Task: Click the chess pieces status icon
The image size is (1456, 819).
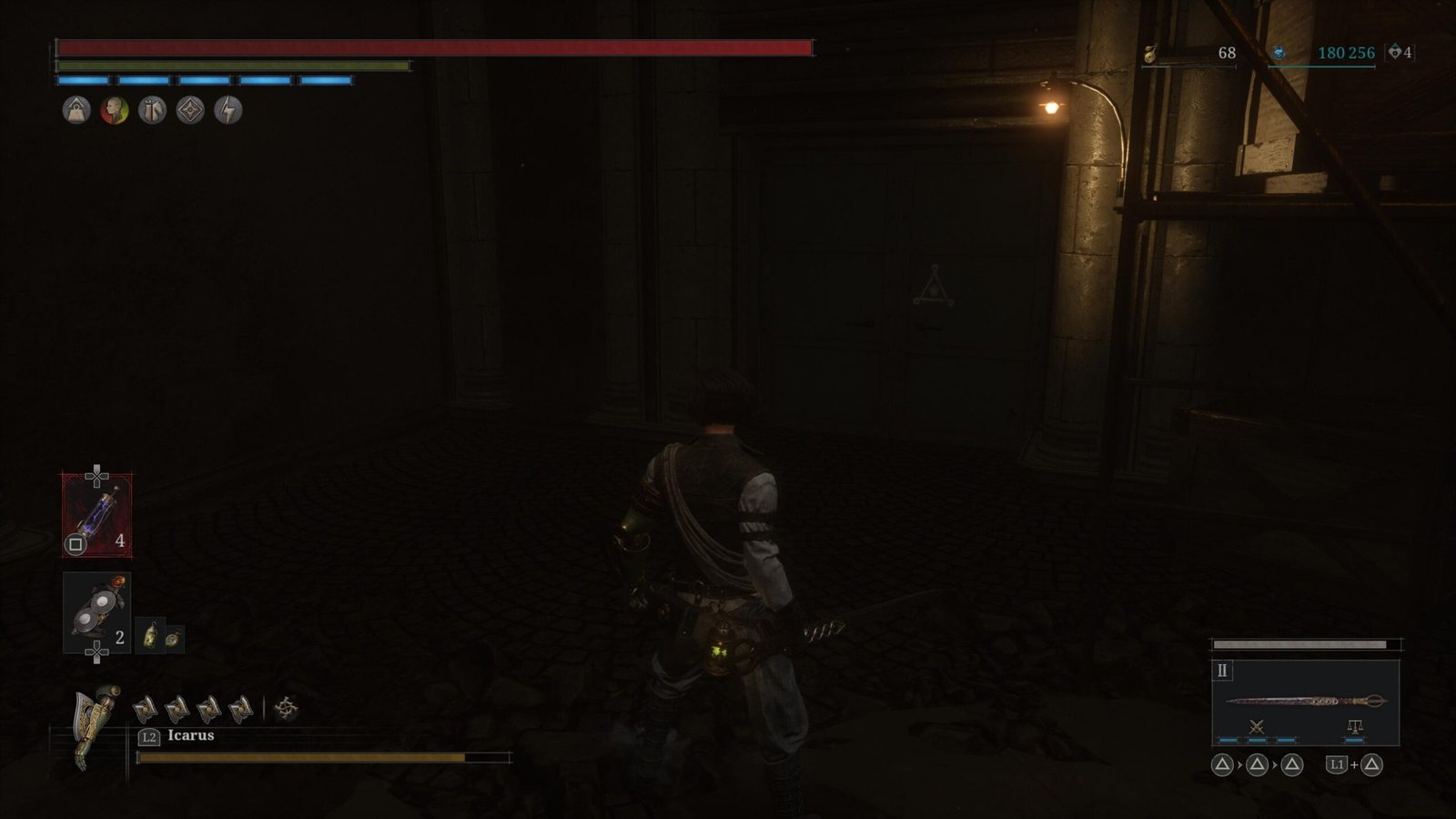Action: click(x=152, y=110)
